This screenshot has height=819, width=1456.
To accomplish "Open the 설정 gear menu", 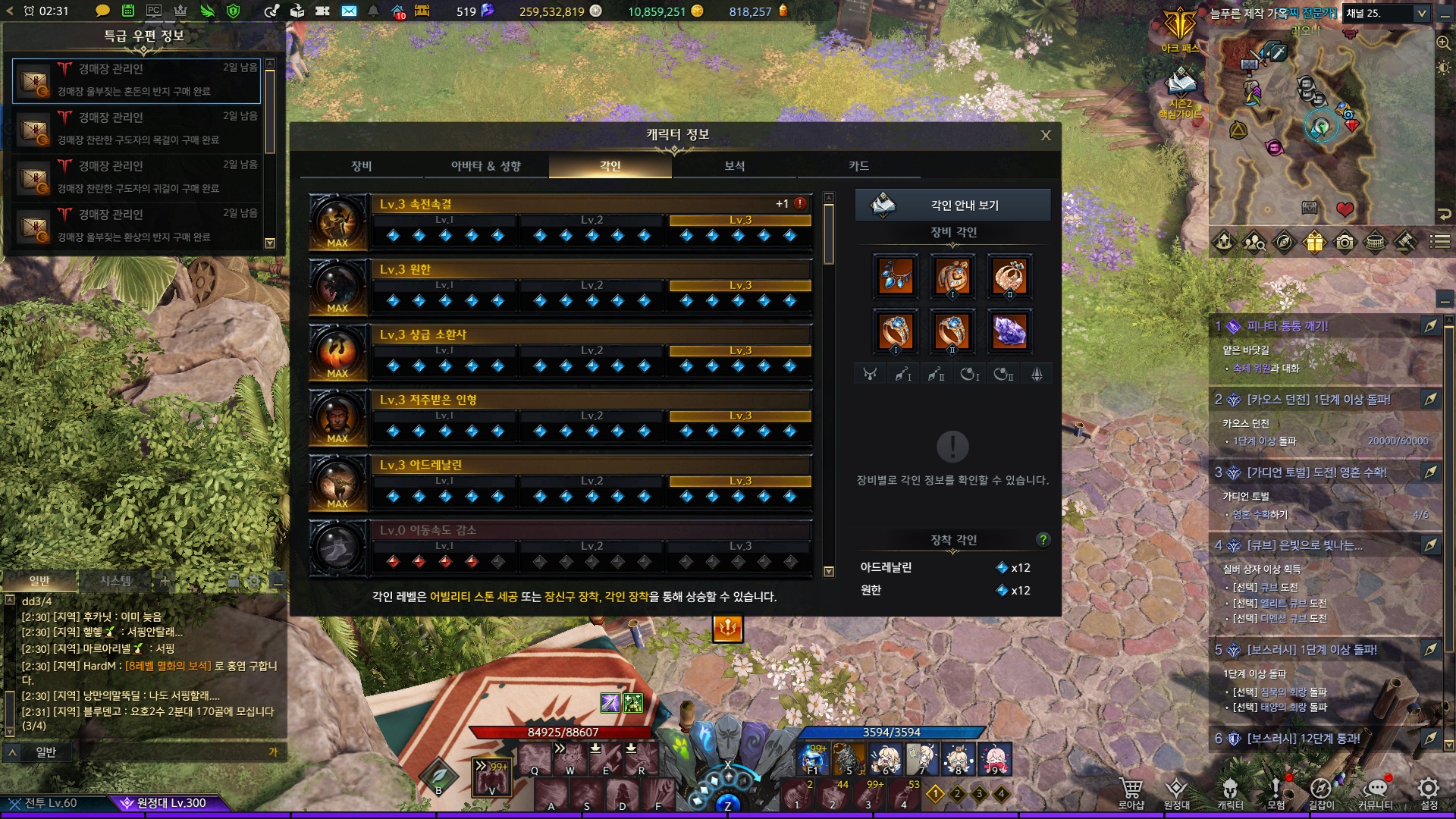I will click(1429, 792).
